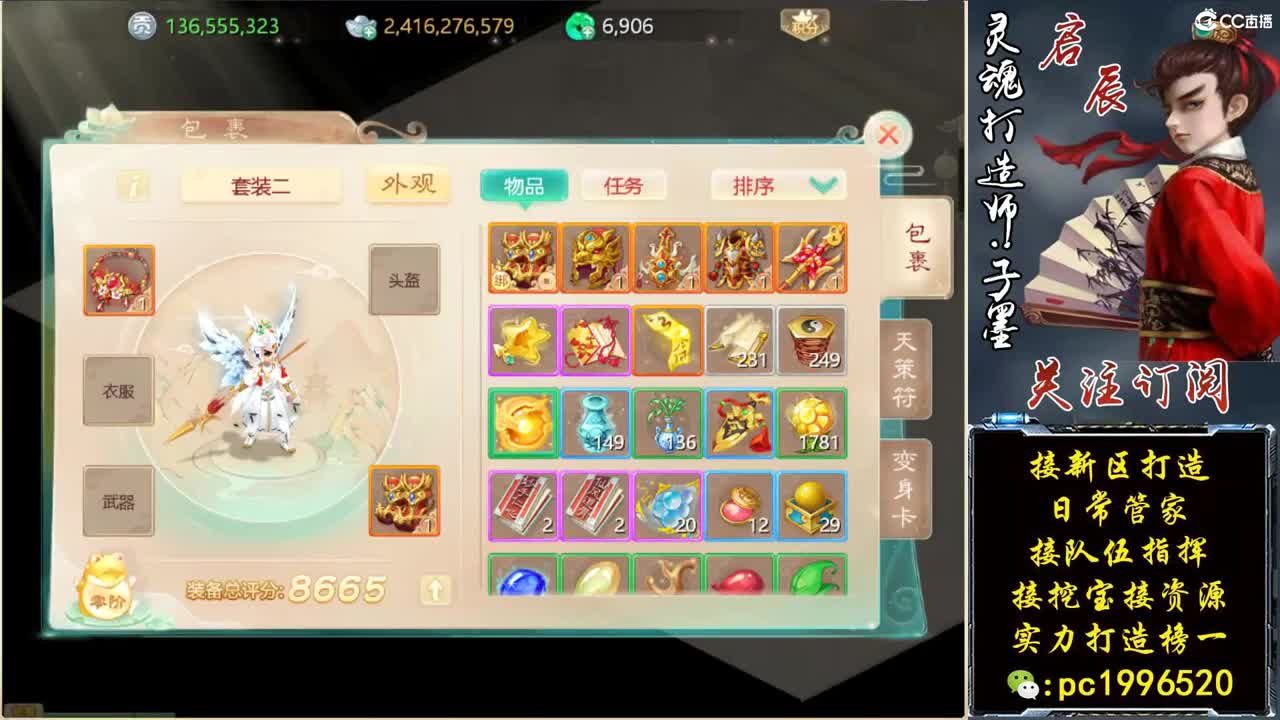
Task: Select the blue vase item stack of 149
Action: (x=596, y=424)
